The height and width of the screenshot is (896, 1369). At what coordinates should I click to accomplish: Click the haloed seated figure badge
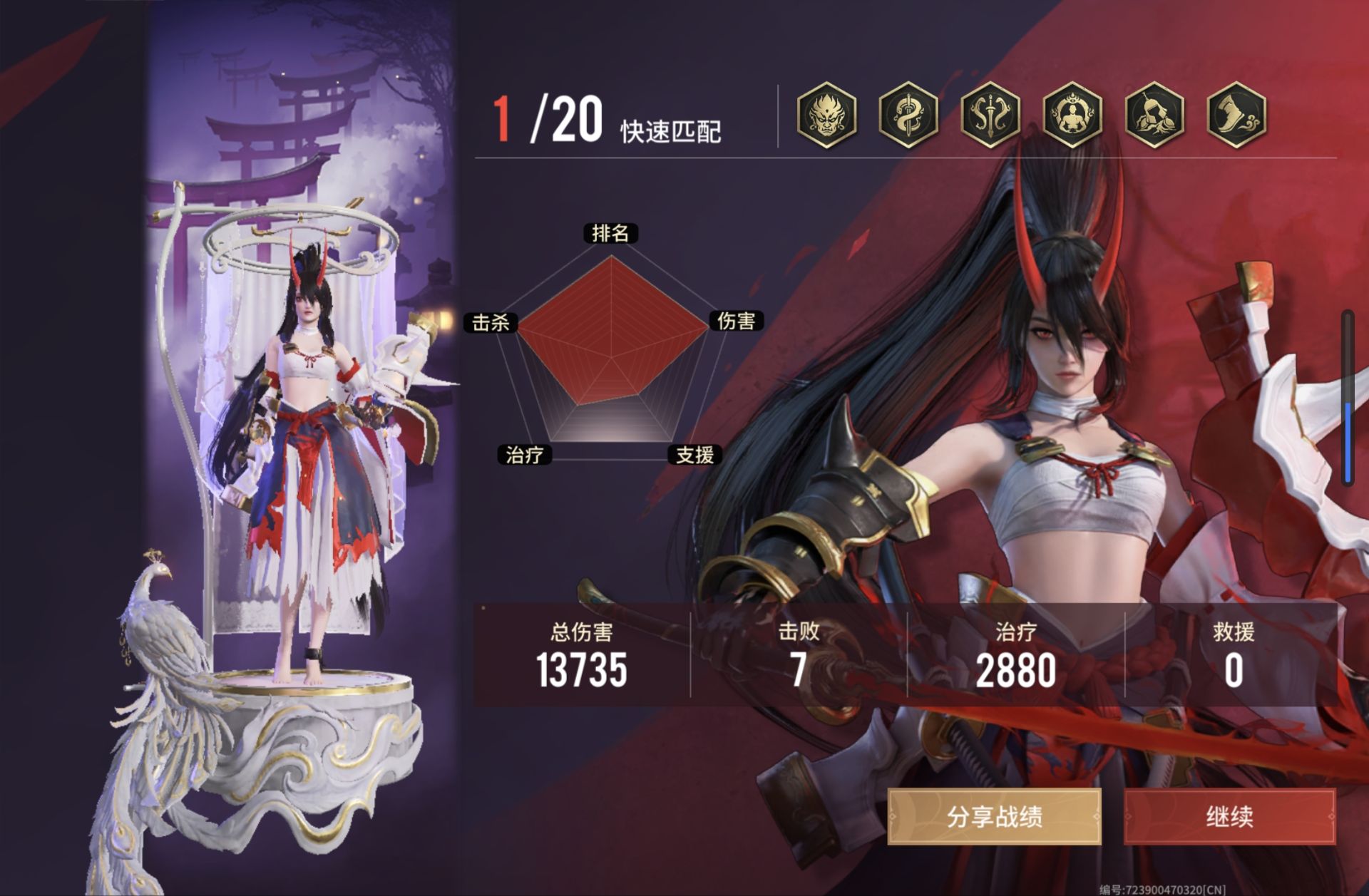pos(1072,114)
